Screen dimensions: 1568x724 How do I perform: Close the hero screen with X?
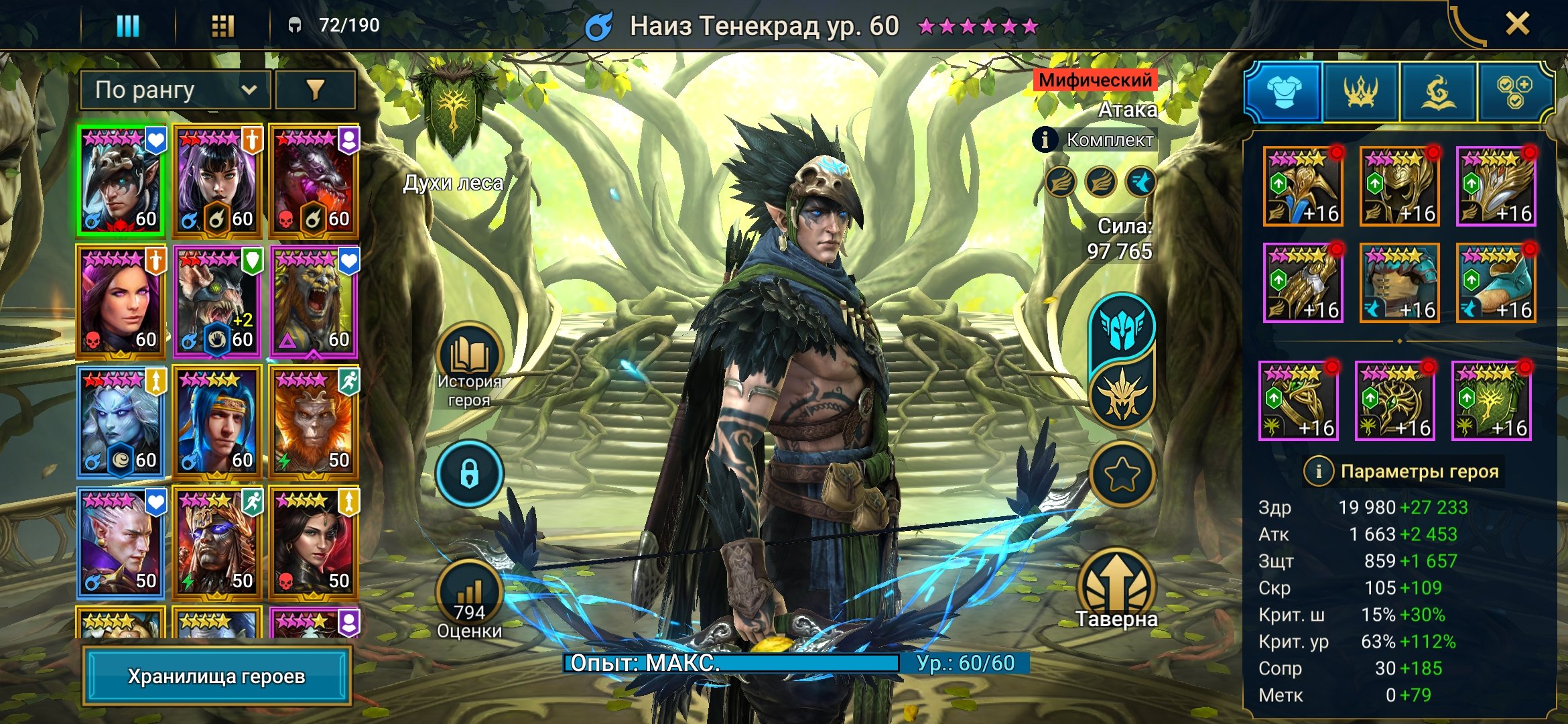pyautogui.click(x=1517, y=24)
